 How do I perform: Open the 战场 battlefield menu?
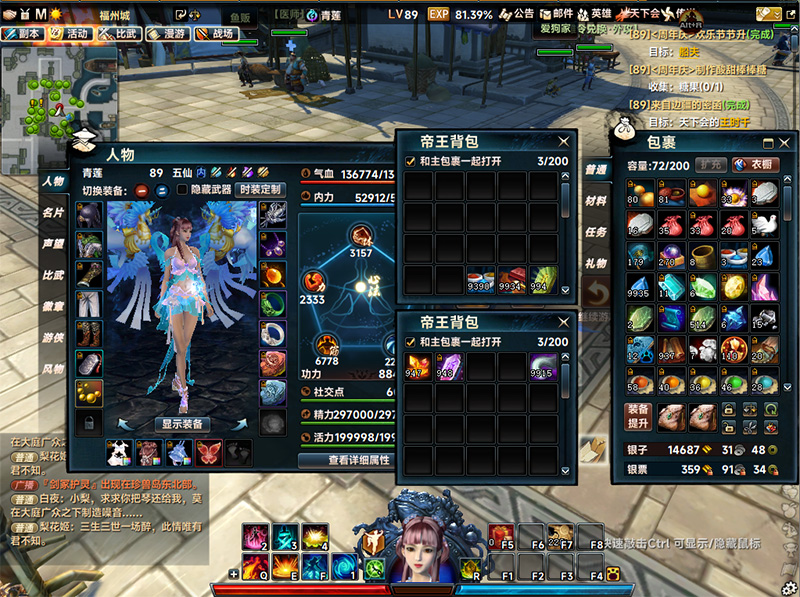click(216, 33)
